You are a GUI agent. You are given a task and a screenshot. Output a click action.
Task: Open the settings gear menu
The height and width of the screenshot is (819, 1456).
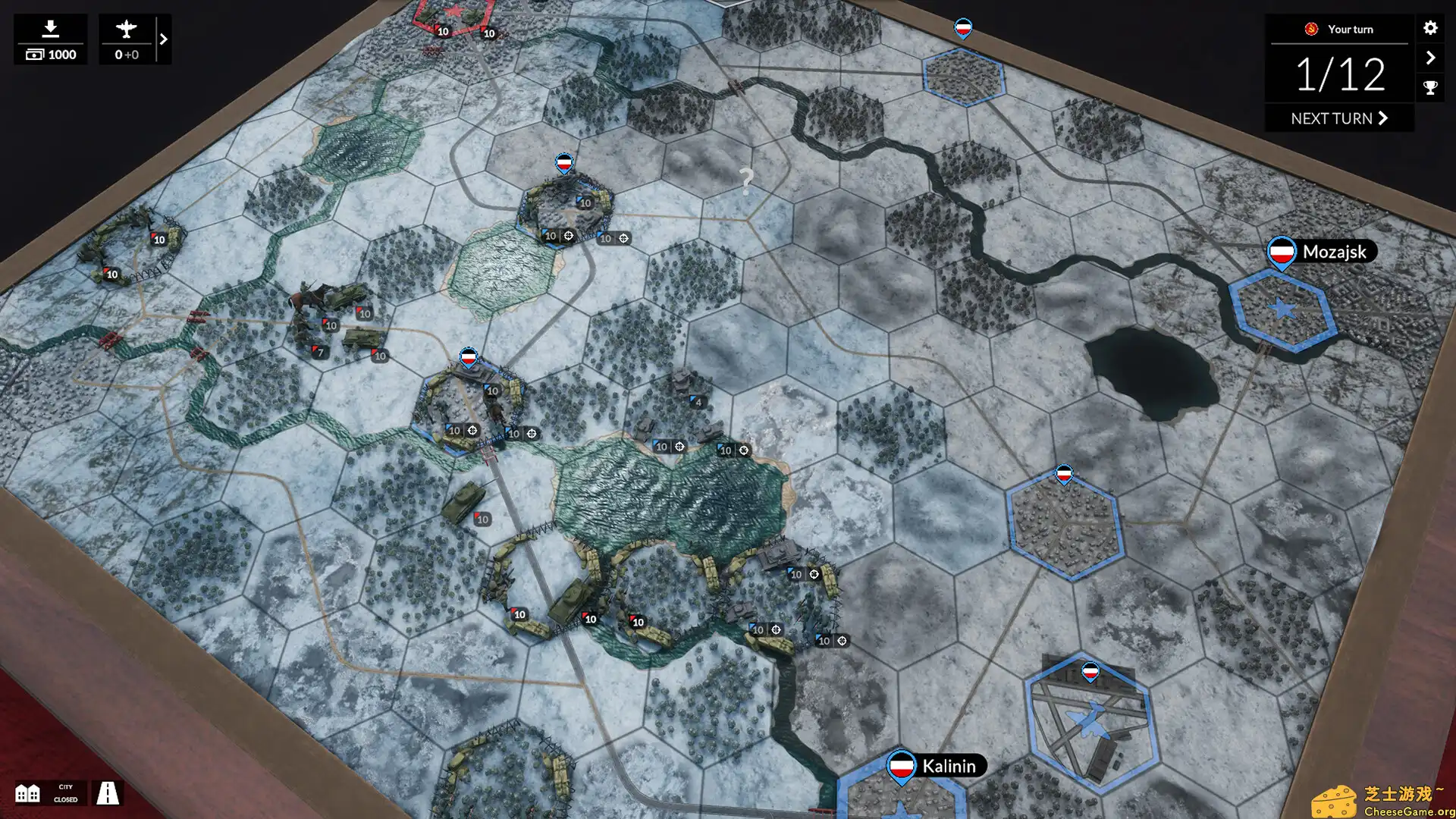pyautogui.click(x=1430, y=29)
